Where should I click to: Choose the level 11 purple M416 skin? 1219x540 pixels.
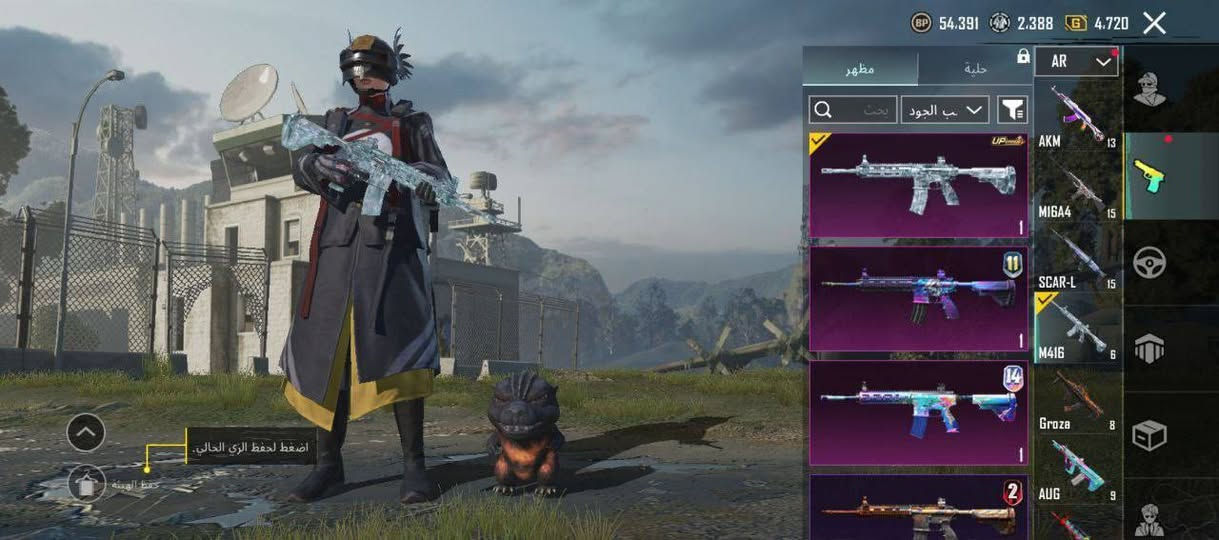[x=918, y=299]
